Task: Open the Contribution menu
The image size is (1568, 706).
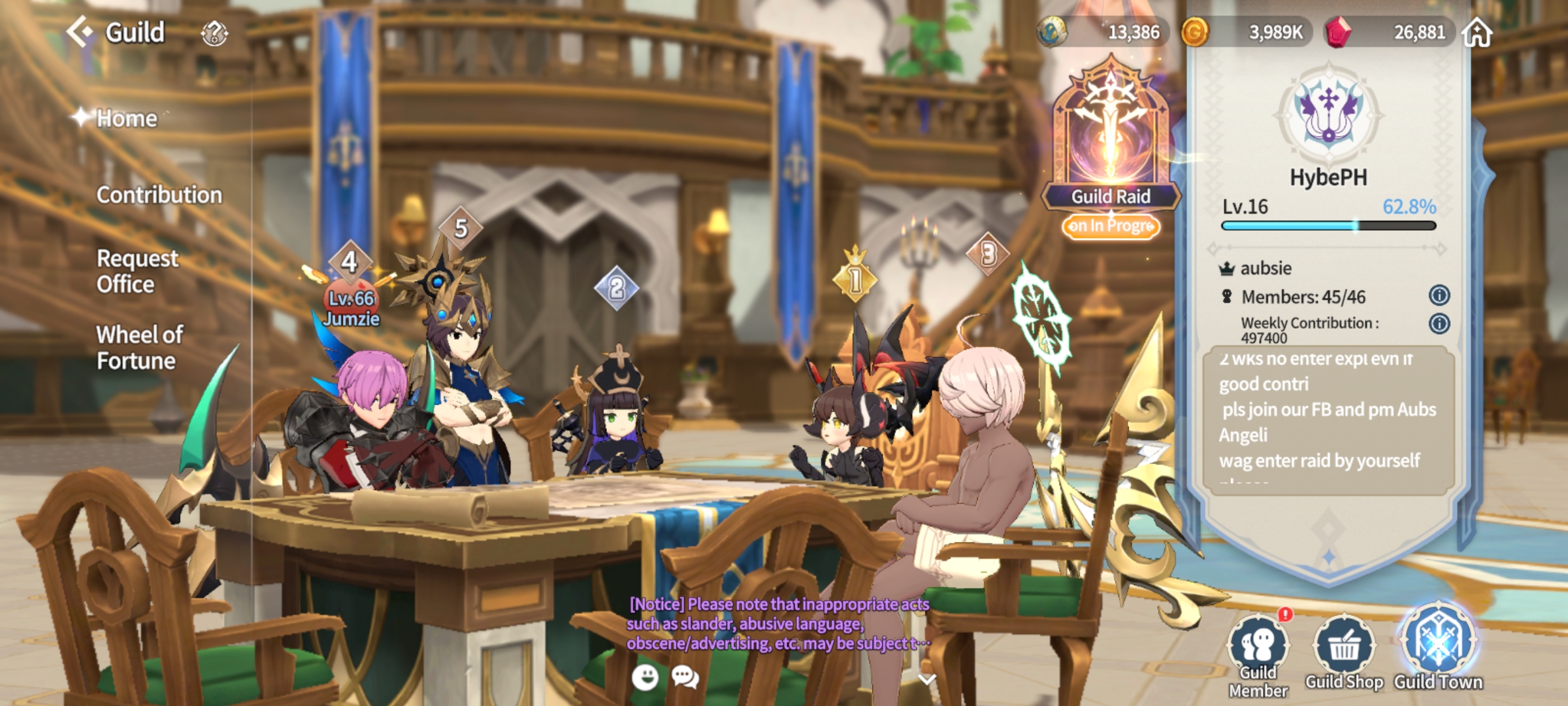Action: tap(159, 195)
